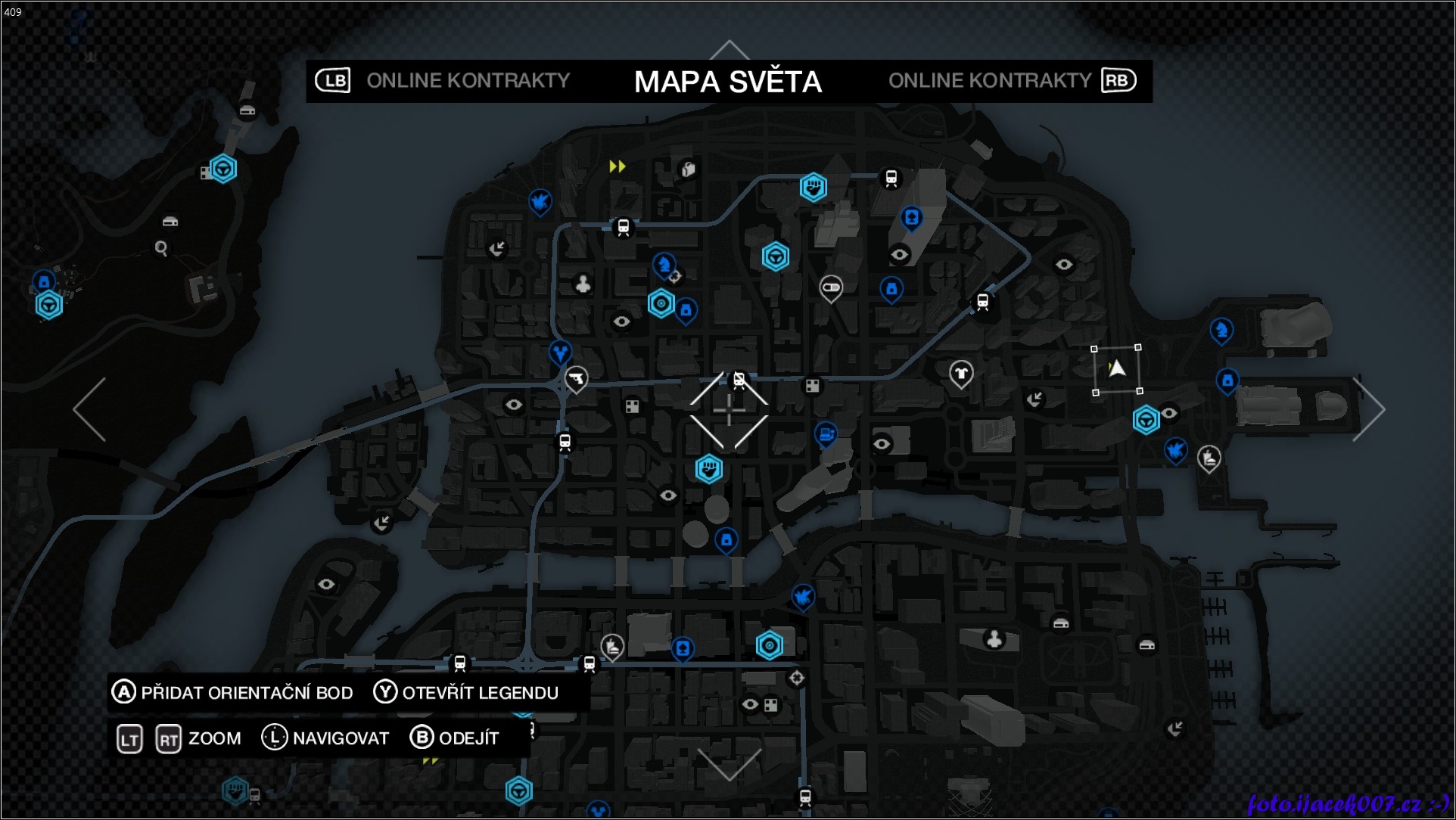Screen dimensions: 1456x820
Task: Pan the map with the right chevron arrow
Action: 1368,409
